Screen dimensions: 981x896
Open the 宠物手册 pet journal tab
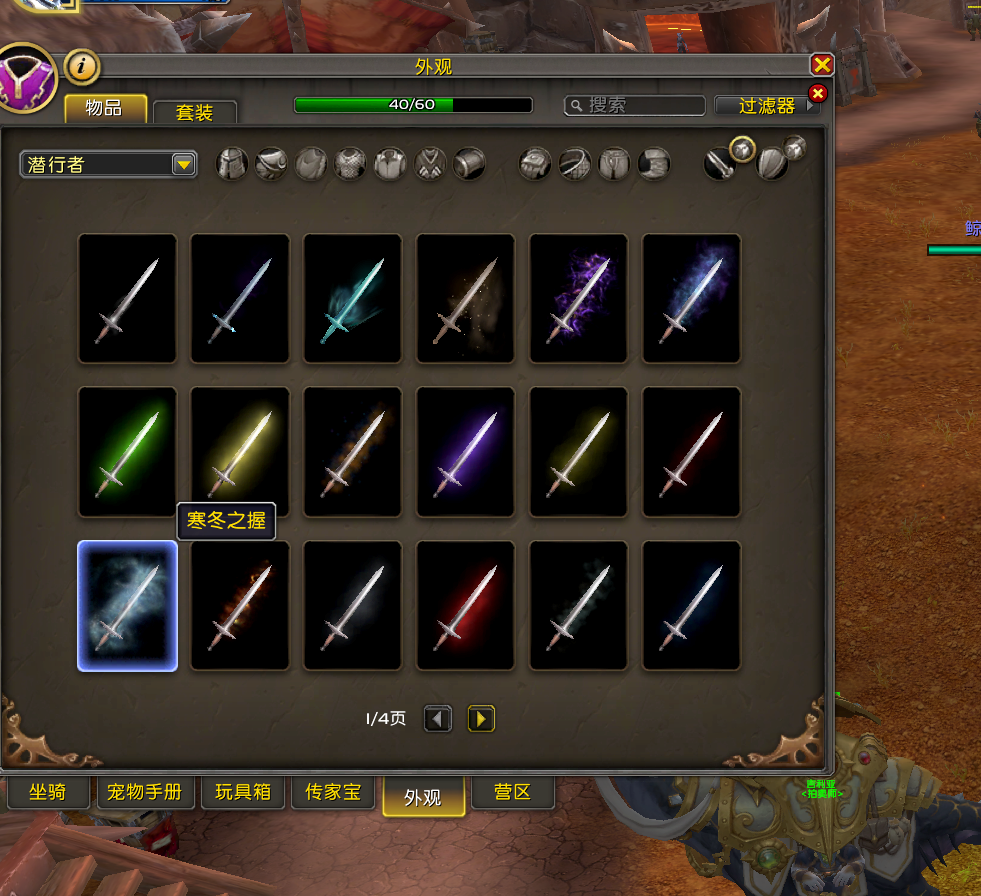coord(144,793)
